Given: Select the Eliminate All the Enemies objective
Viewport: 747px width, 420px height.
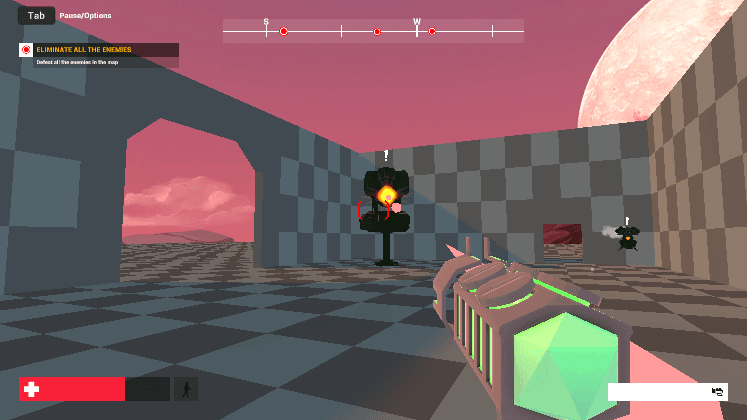Looking at the screenshot, I should (84, 49).
